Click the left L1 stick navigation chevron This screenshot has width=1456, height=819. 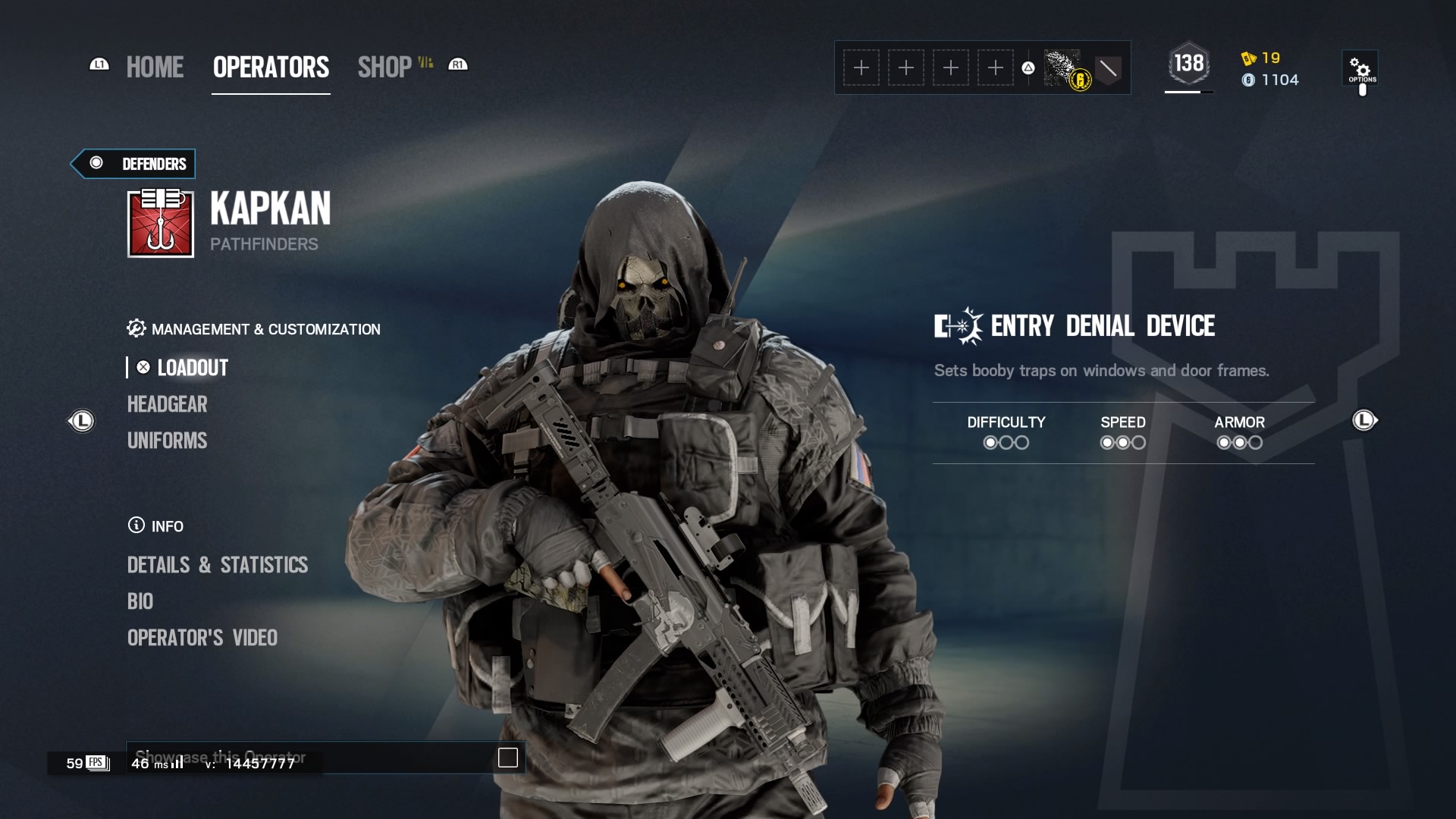[x=82, y=422]
